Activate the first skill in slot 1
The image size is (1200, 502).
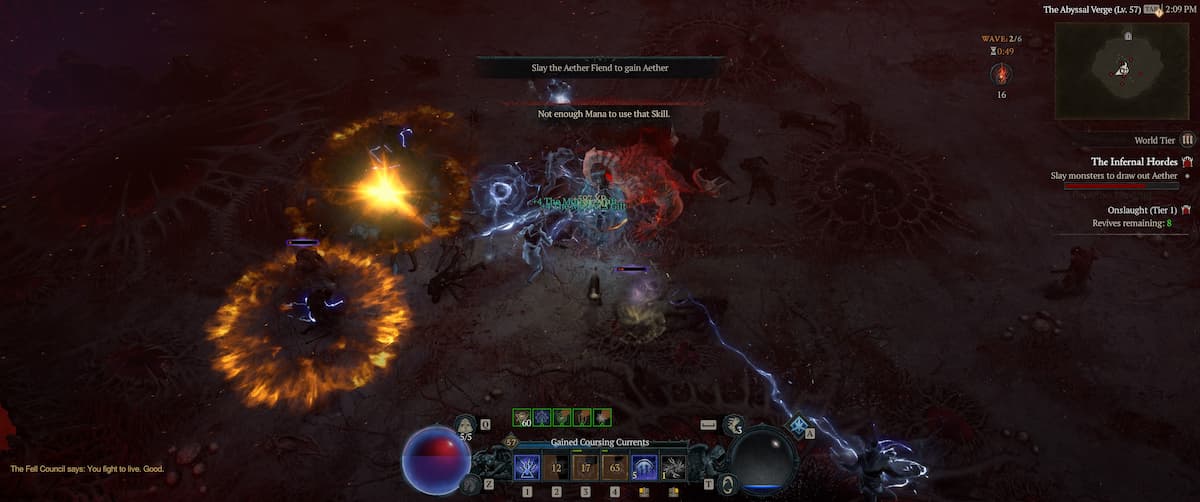tap(527, 466)
